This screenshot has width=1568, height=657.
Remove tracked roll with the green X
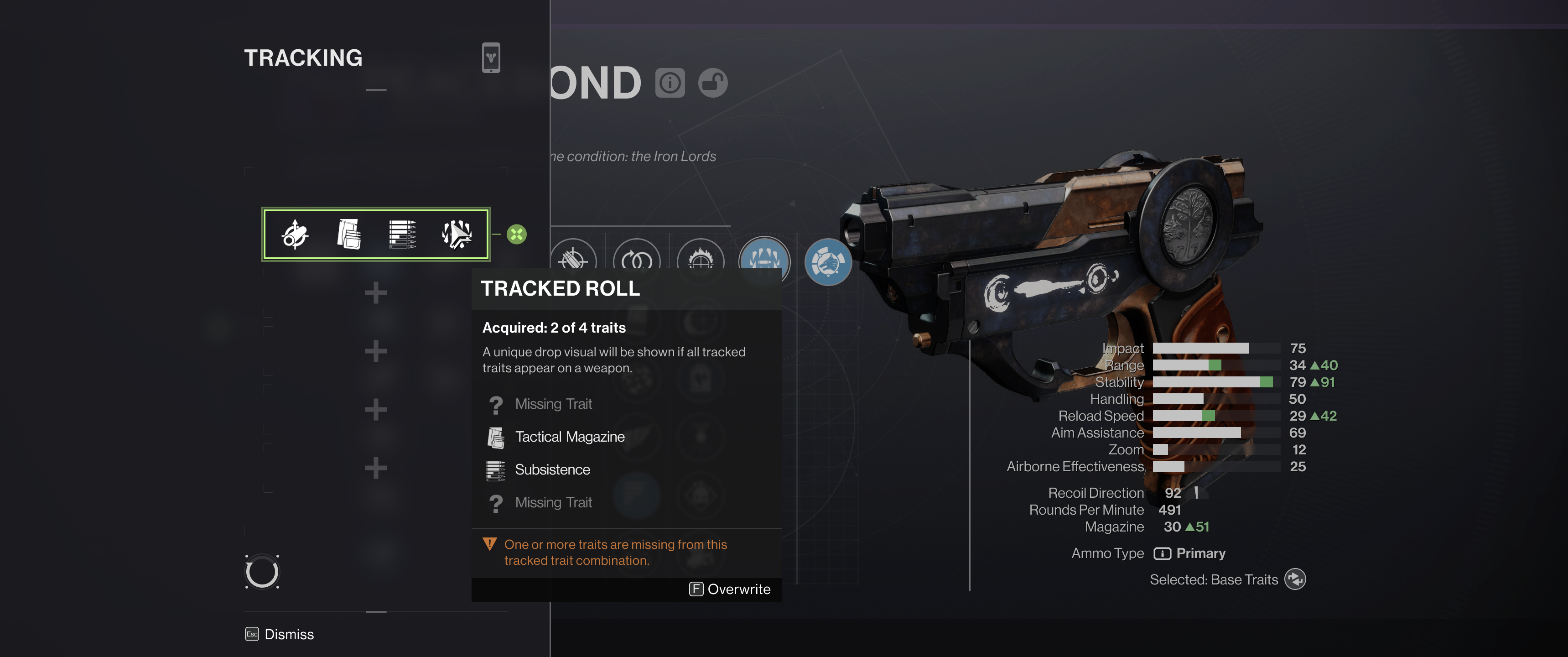coord(517,235)
